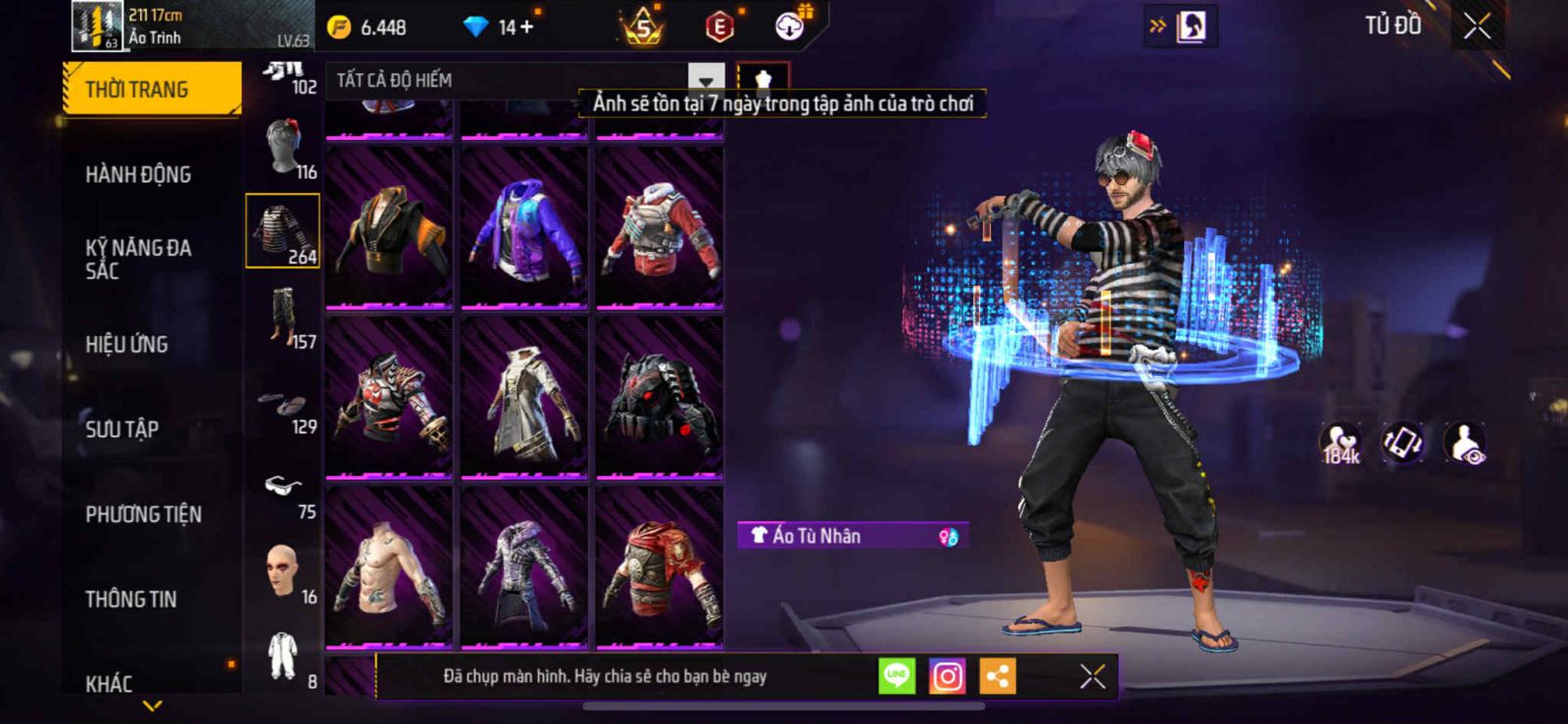Click the diamond currency plus button

526,26
